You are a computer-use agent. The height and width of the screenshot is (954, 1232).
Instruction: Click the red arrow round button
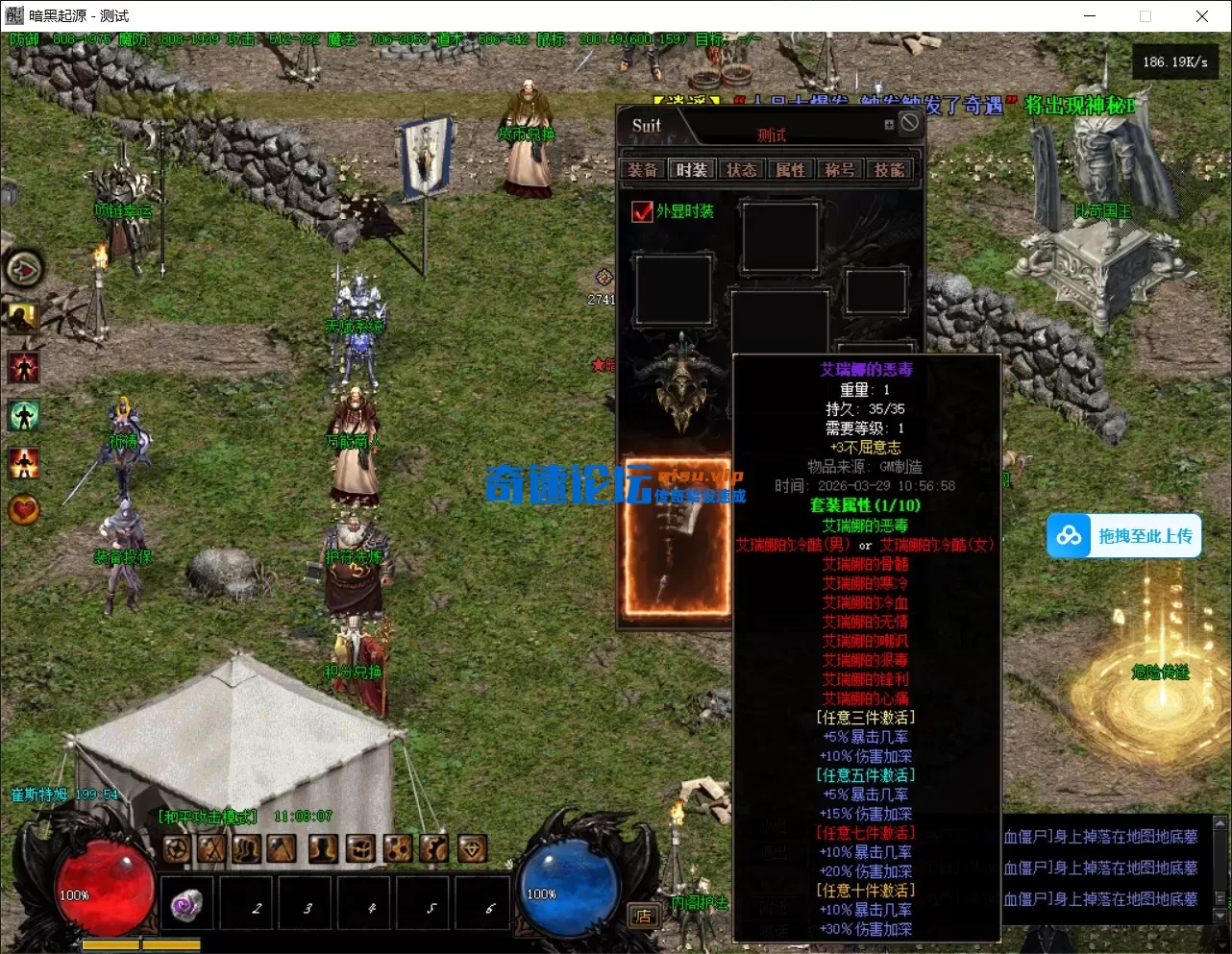point(24,269)
